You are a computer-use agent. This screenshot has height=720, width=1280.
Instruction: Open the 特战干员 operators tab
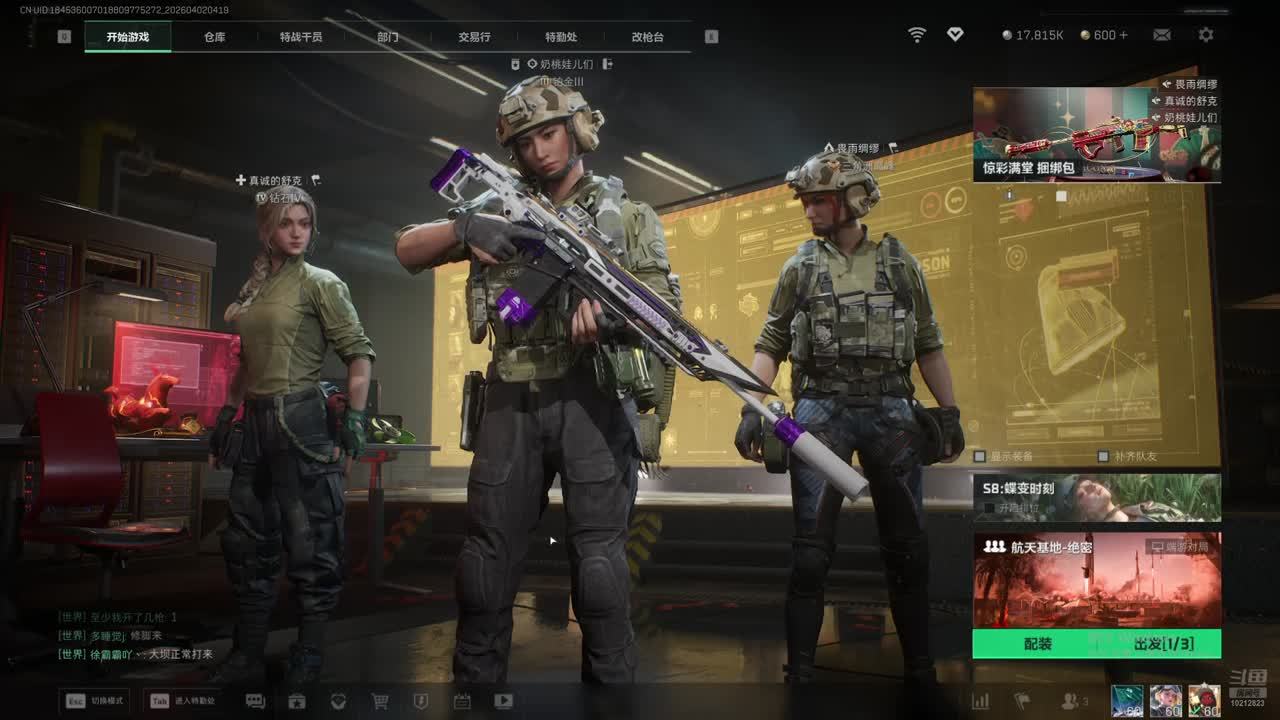point(301,37)
